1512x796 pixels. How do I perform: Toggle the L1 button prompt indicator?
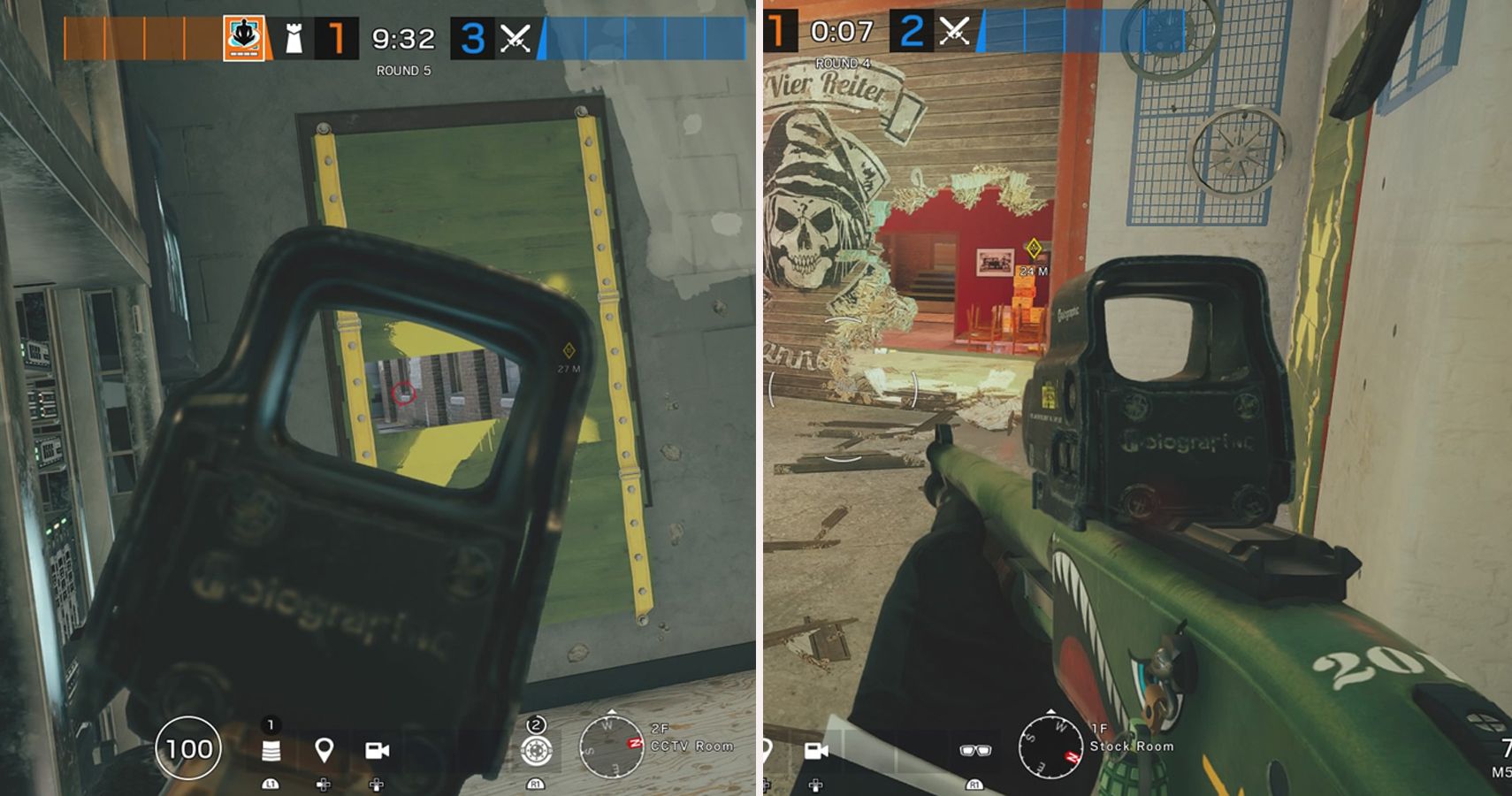pos(270,785)
